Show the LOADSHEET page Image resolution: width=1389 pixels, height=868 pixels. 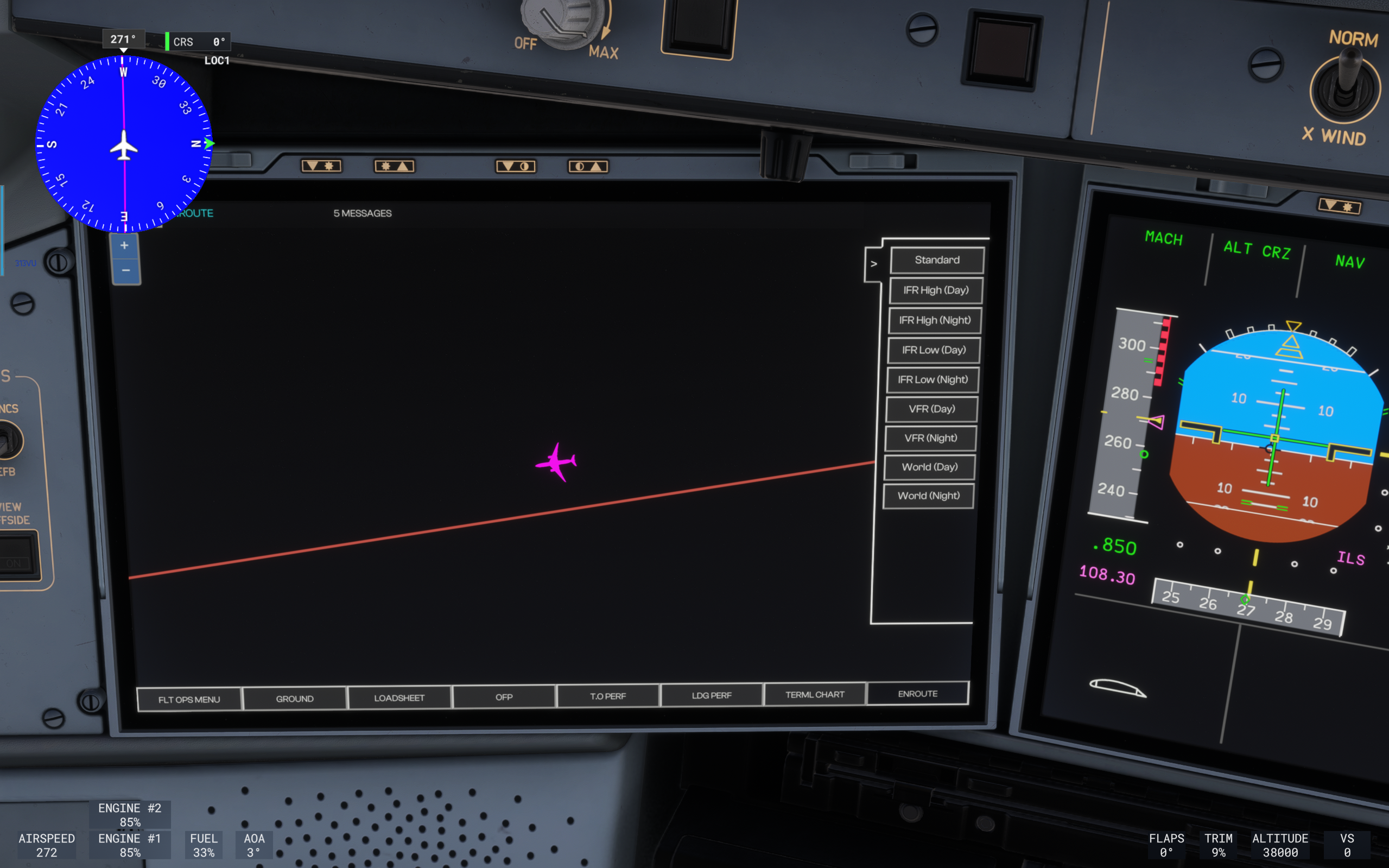(x=399, y=698)
